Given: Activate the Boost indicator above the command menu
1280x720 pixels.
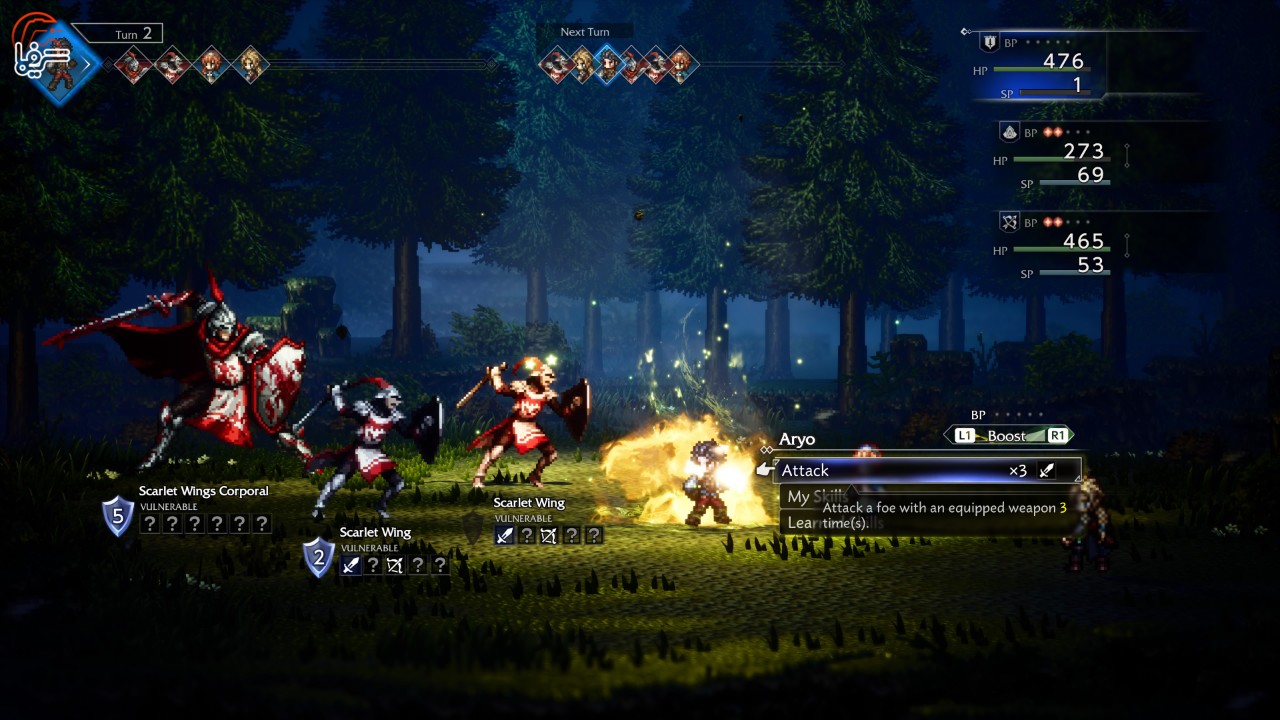Looking at the screenshot, I should point(1005,435).
